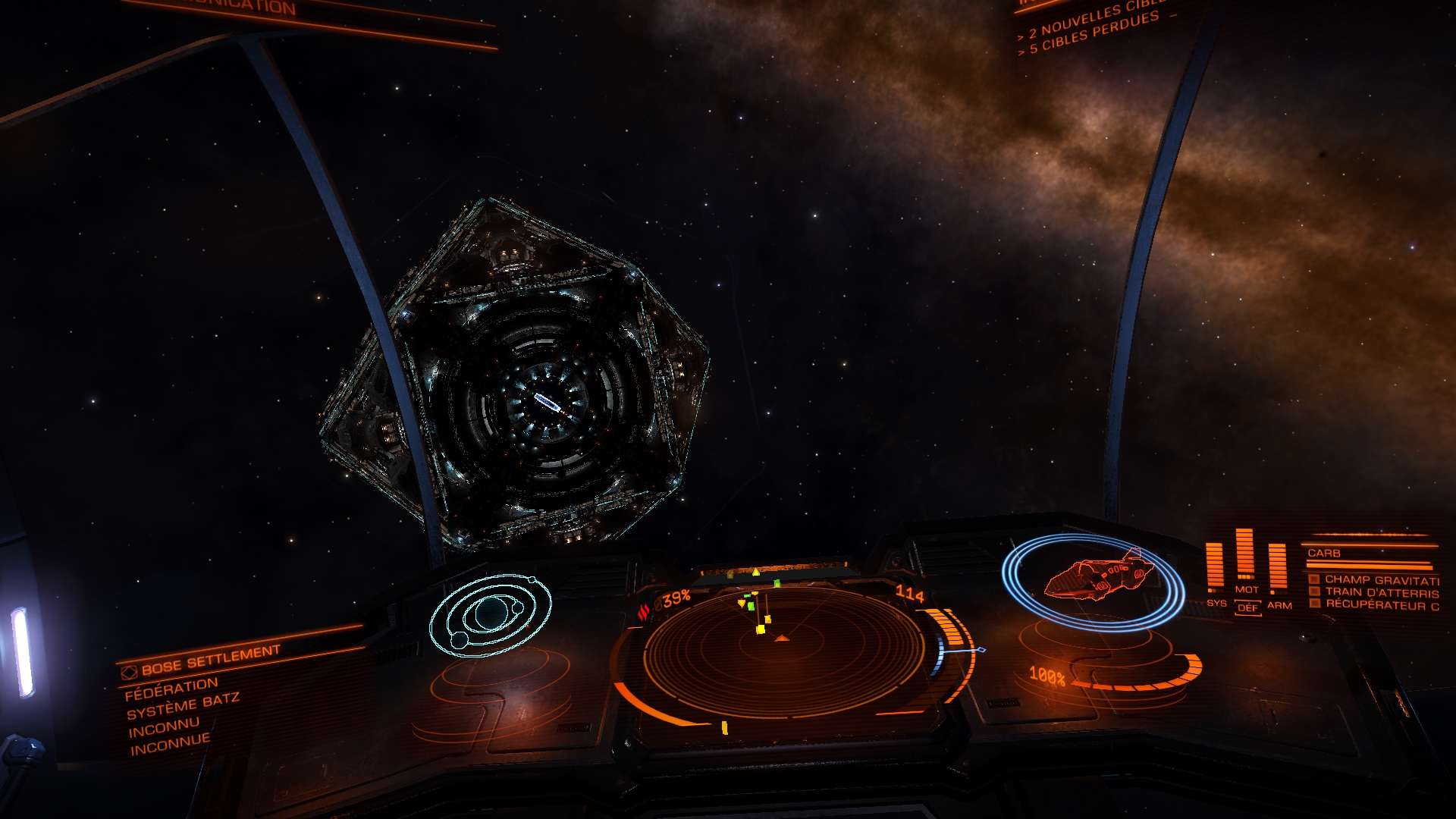Toggle the Train d'Atterris landing gear indicator
The image size is (1456, 819).
1373,593
